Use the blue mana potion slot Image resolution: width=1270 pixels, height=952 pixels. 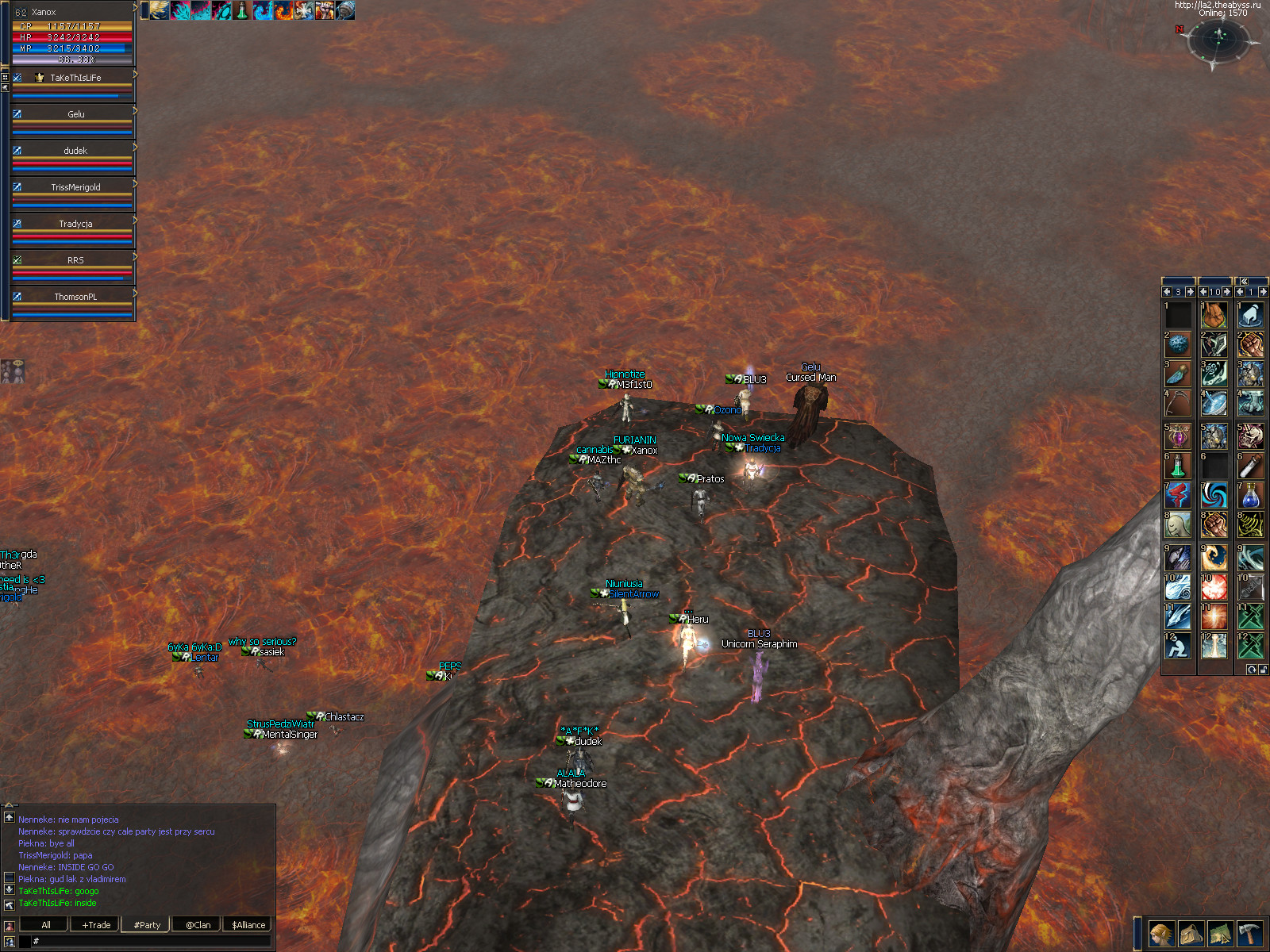pyautogui.click(x=1250, y=496)
